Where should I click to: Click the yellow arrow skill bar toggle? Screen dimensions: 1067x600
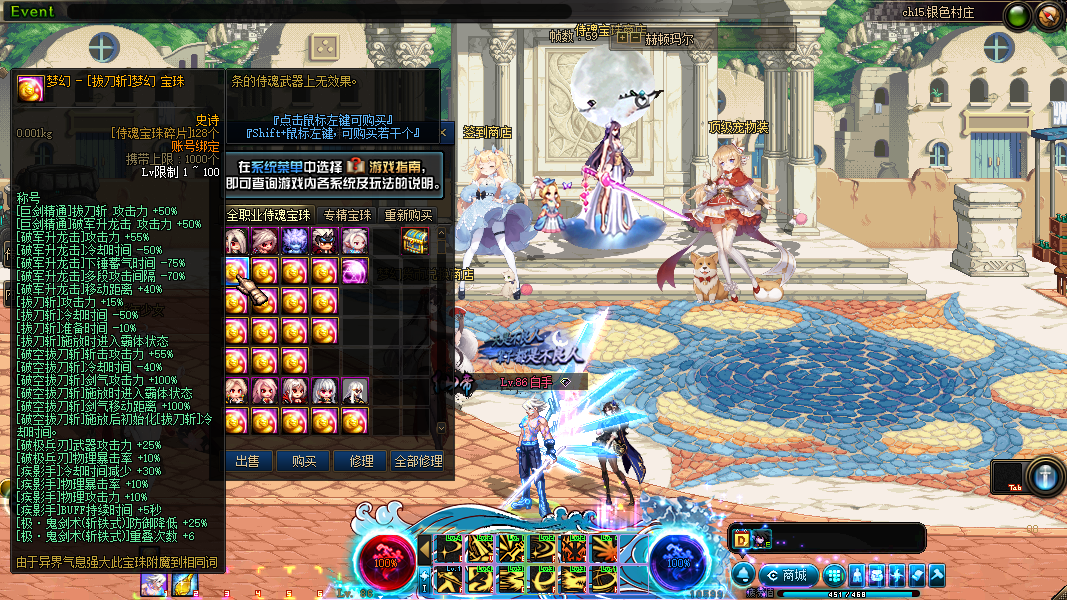coord(425,549)
